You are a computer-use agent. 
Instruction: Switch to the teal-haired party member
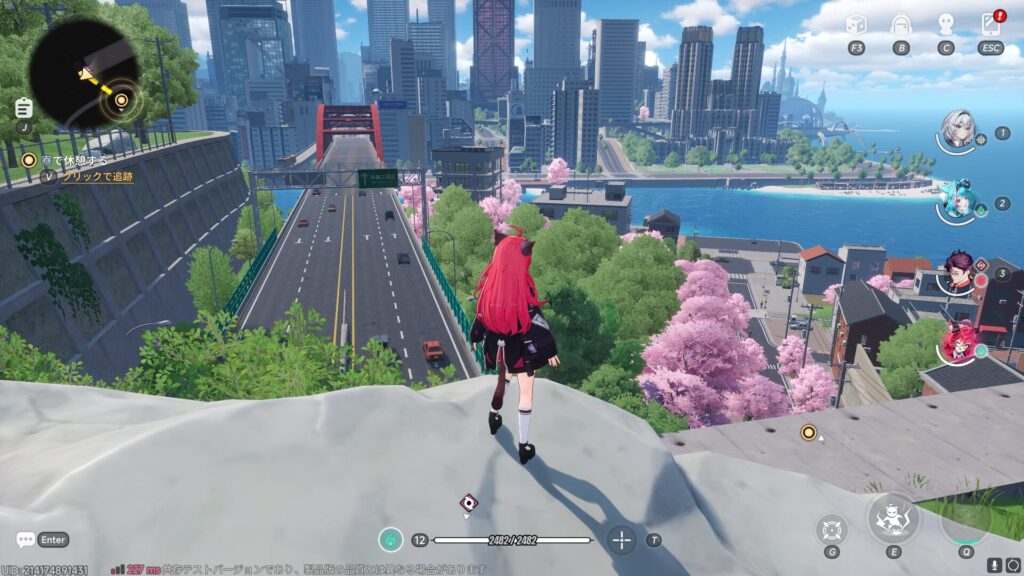[958, 198]
